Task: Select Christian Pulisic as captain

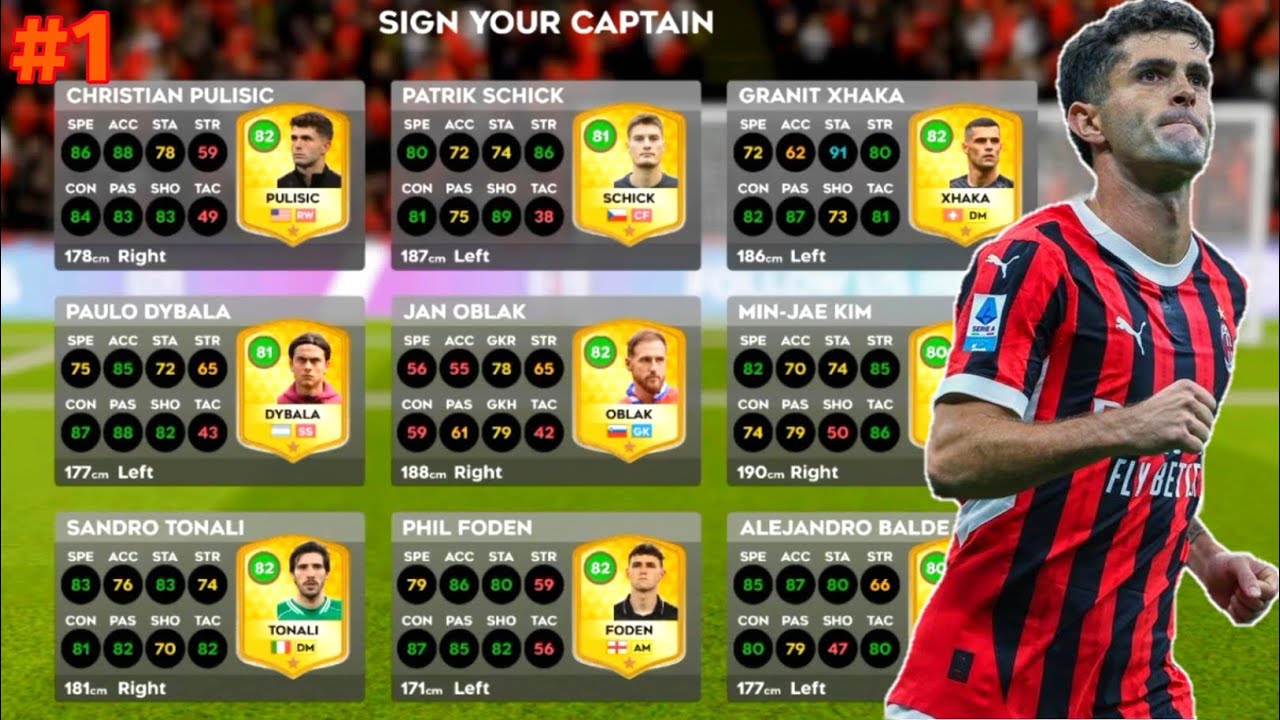Action: coord(209,176)
